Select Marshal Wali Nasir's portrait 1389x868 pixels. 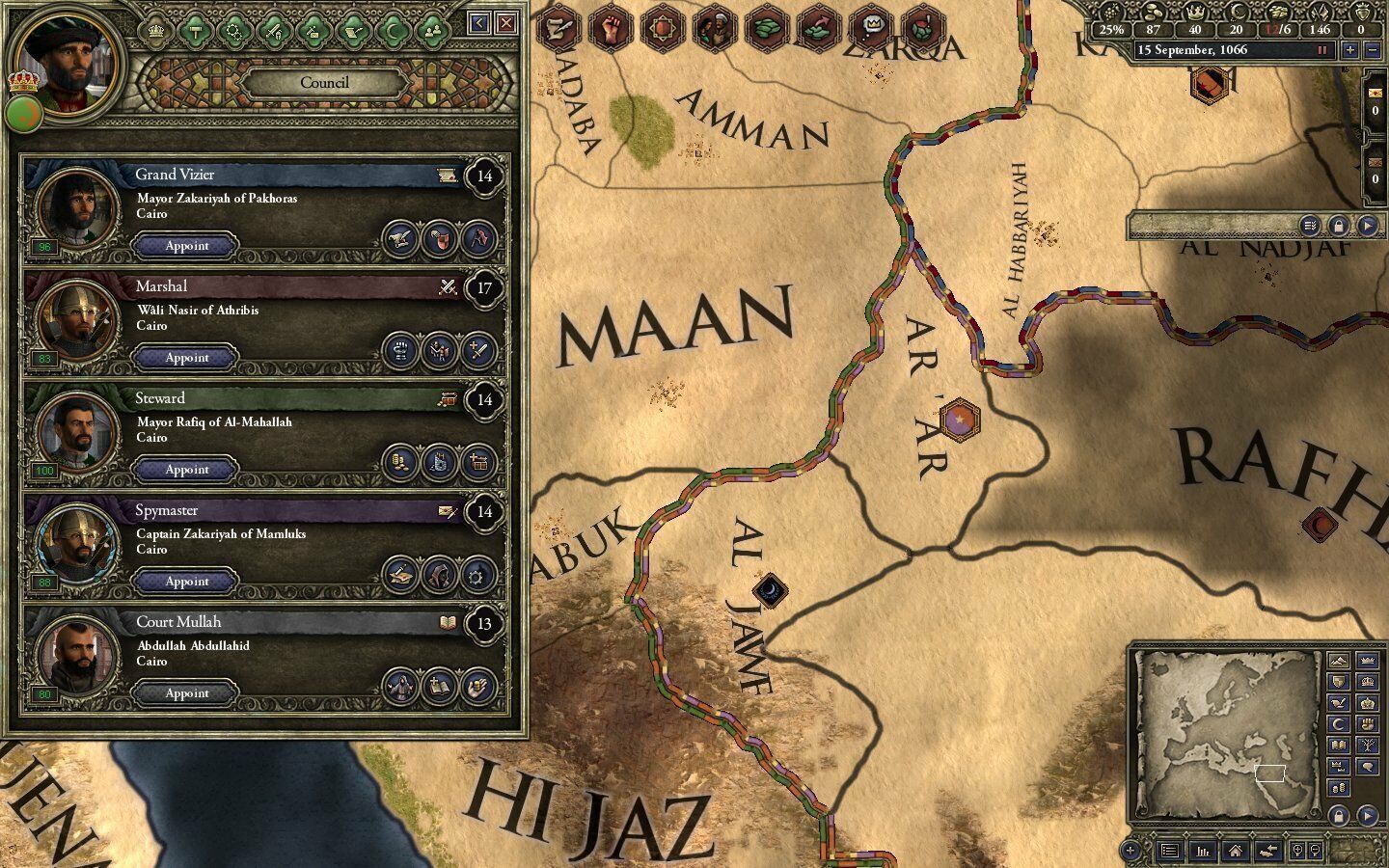pos(73,319)
